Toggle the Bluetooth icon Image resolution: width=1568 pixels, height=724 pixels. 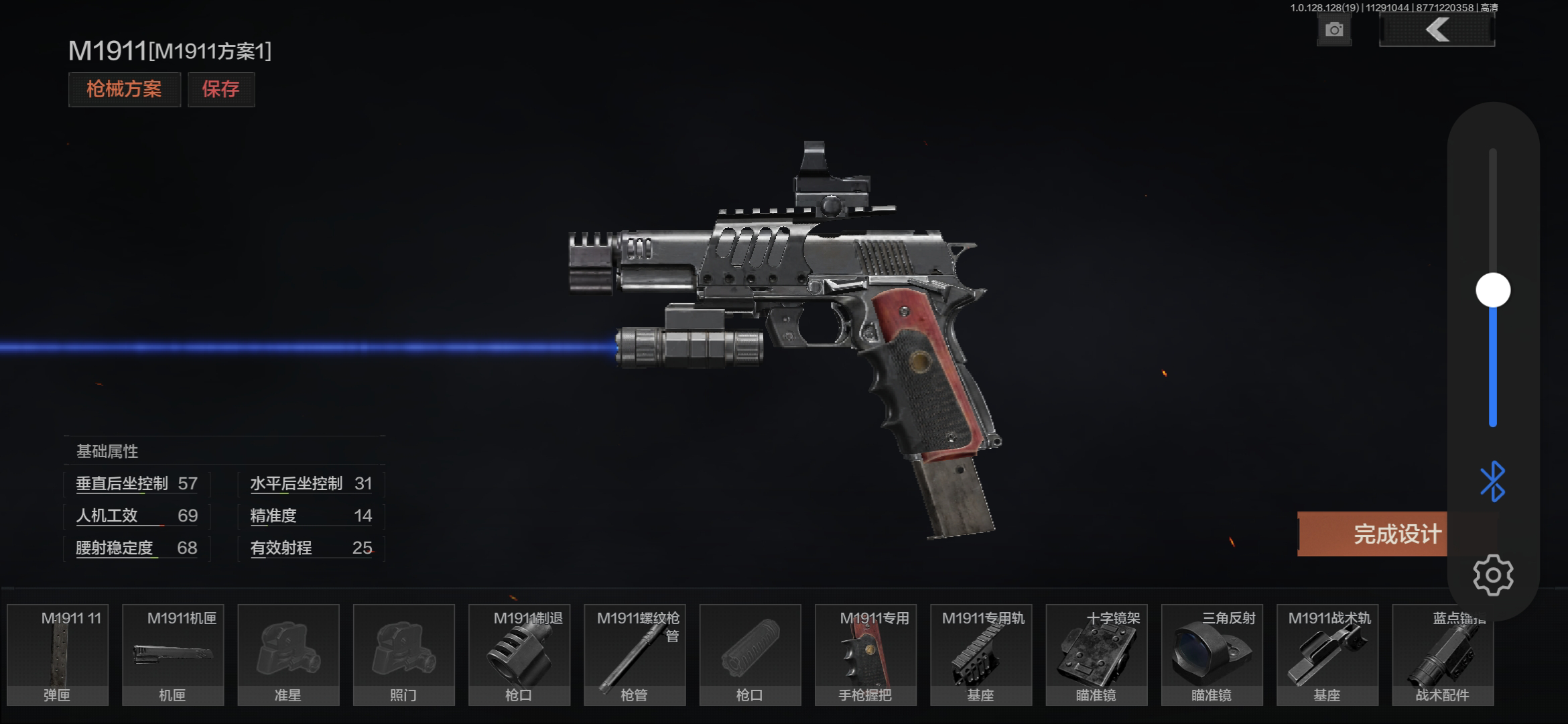(x=1493, y=481)
